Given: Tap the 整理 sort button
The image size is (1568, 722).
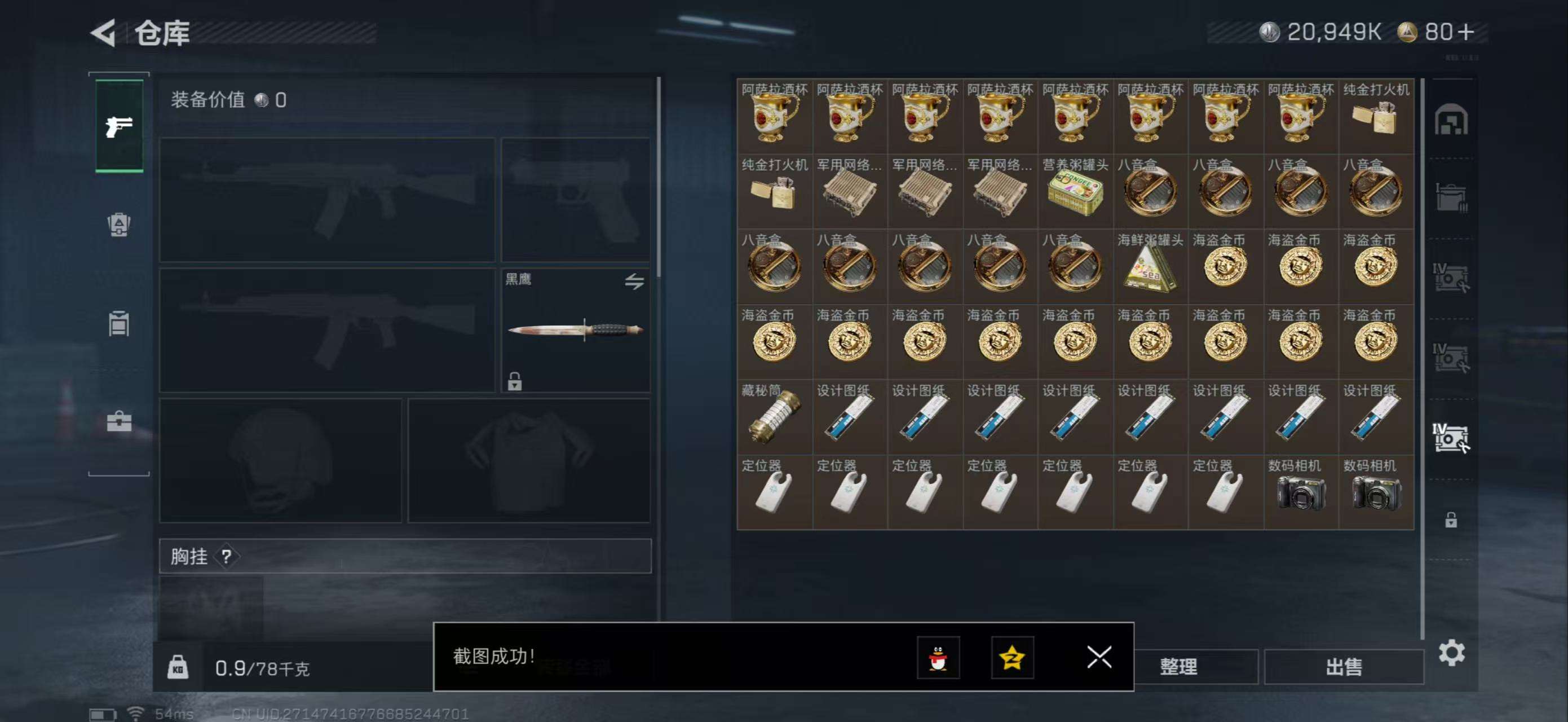Looking at the screenshot, I should [1178, 667].
